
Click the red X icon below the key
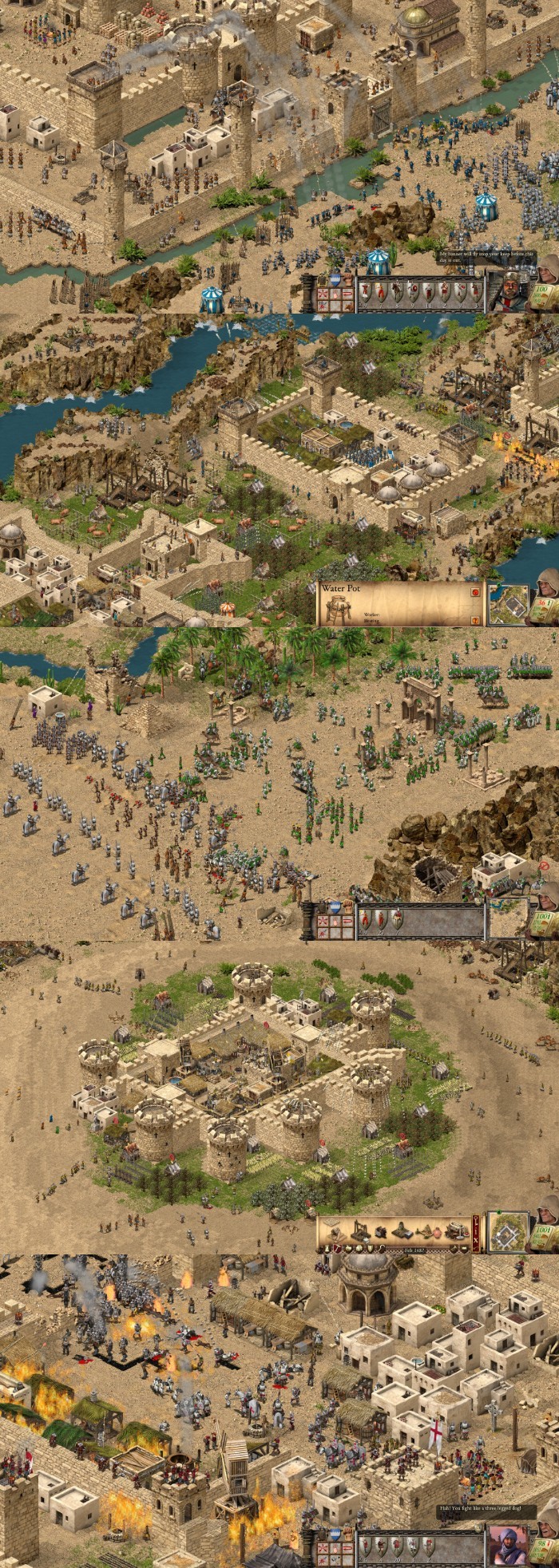[476, 1240]
